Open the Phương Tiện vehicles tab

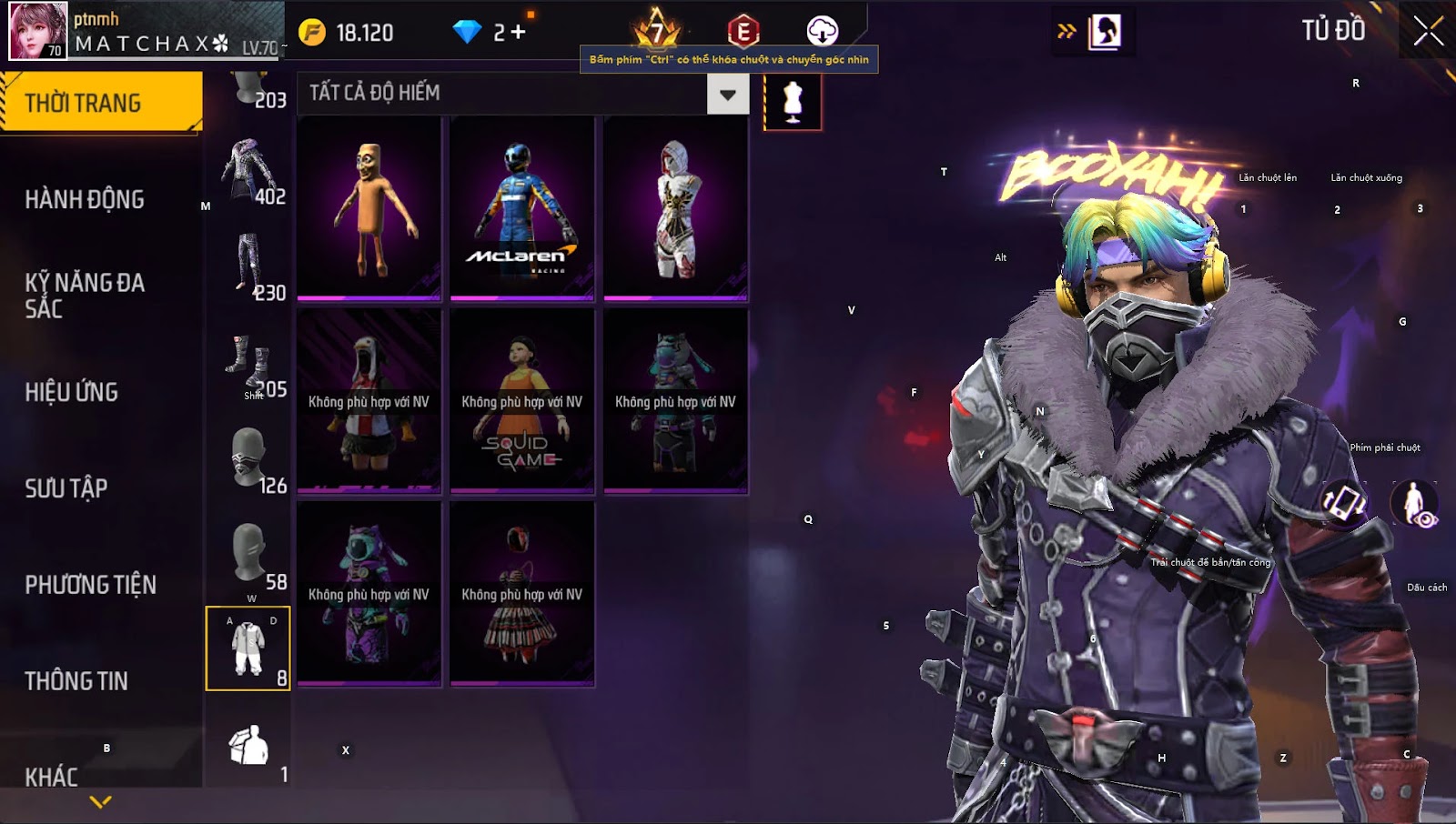(91, 585)
